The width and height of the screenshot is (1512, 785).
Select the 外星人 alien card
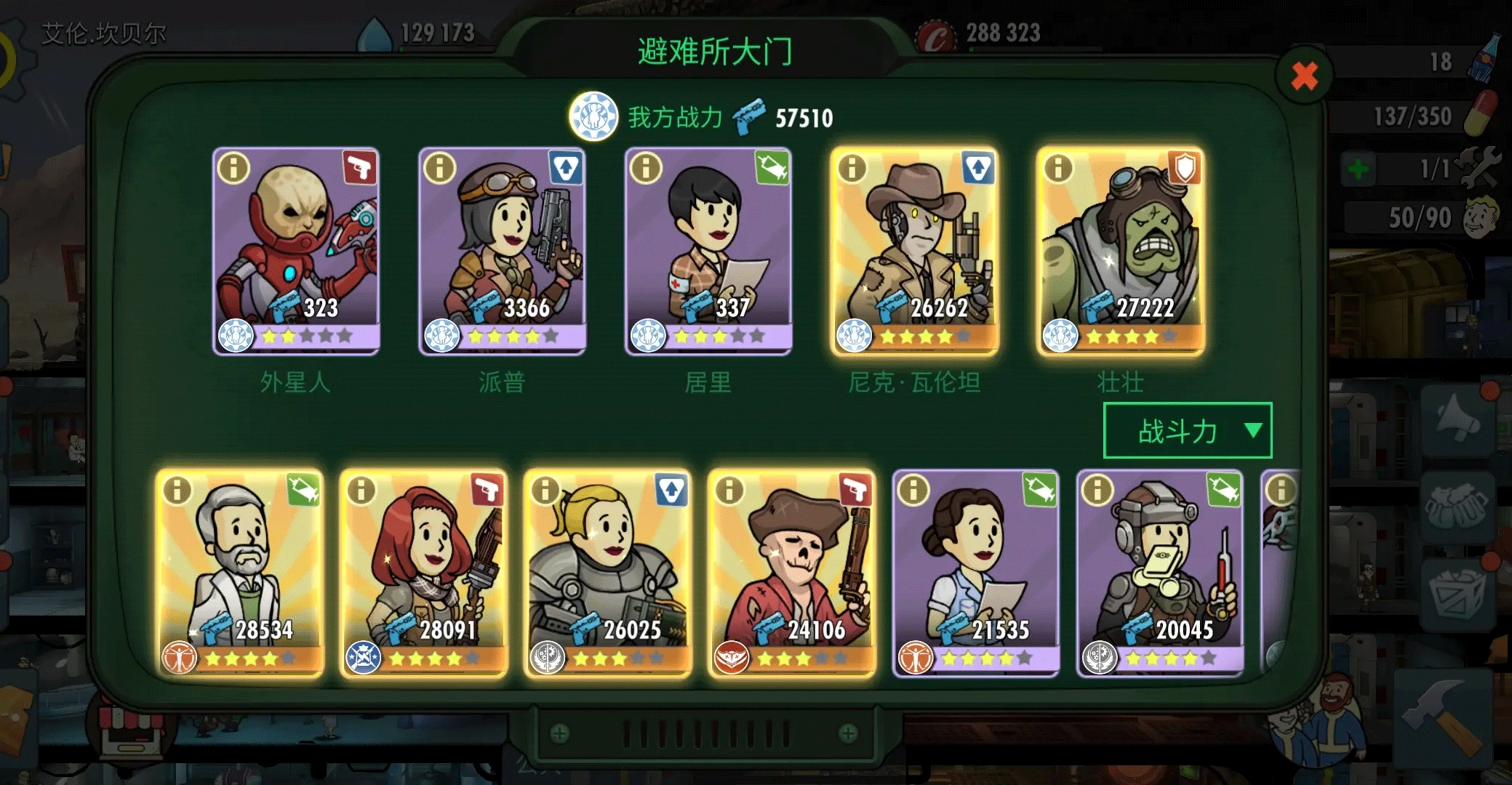click(x=295, y=251)
